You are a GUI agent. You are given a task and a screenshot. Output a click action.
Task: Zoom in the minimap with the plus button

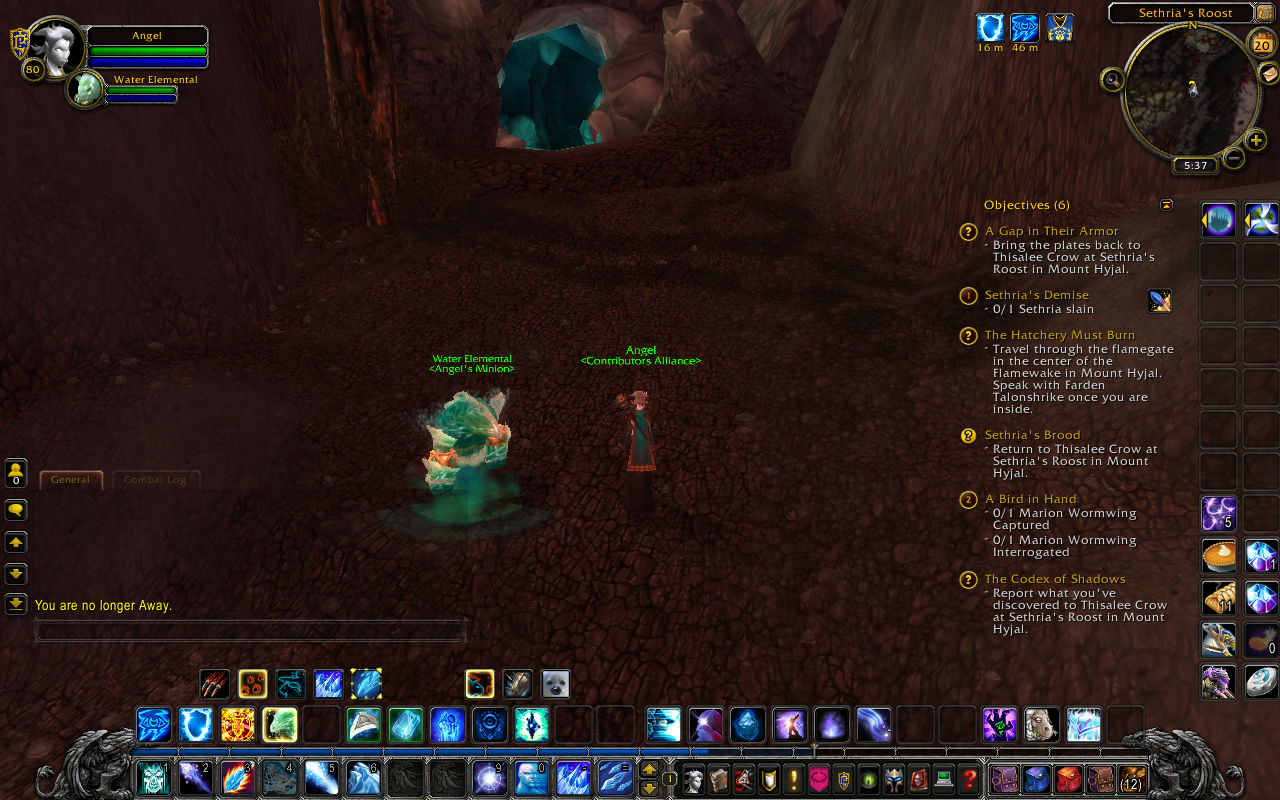coord(1256,140)
